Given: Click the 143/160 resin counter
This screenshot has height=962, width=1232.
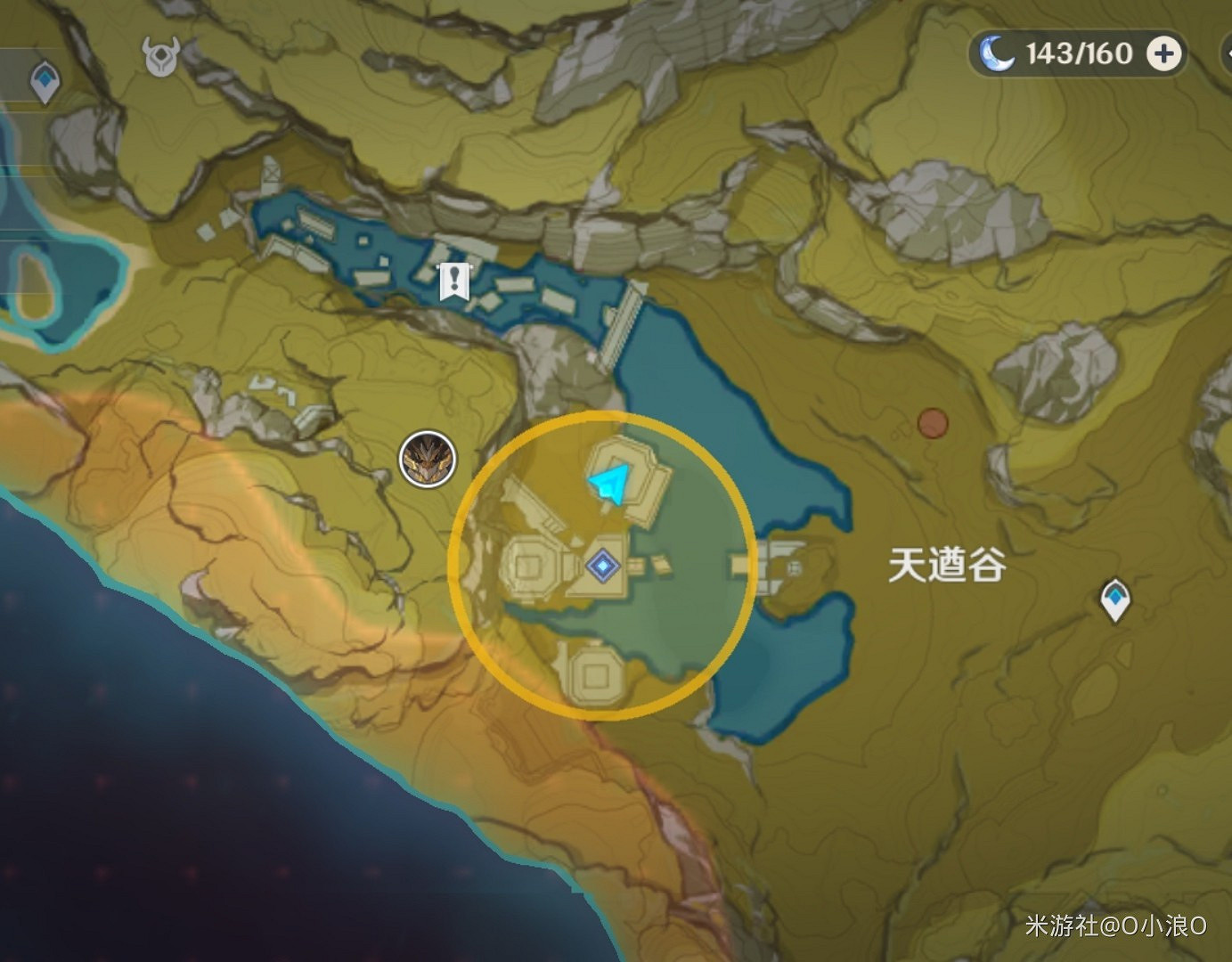Looking at the screenshot, I should (x=1078, y=53).
